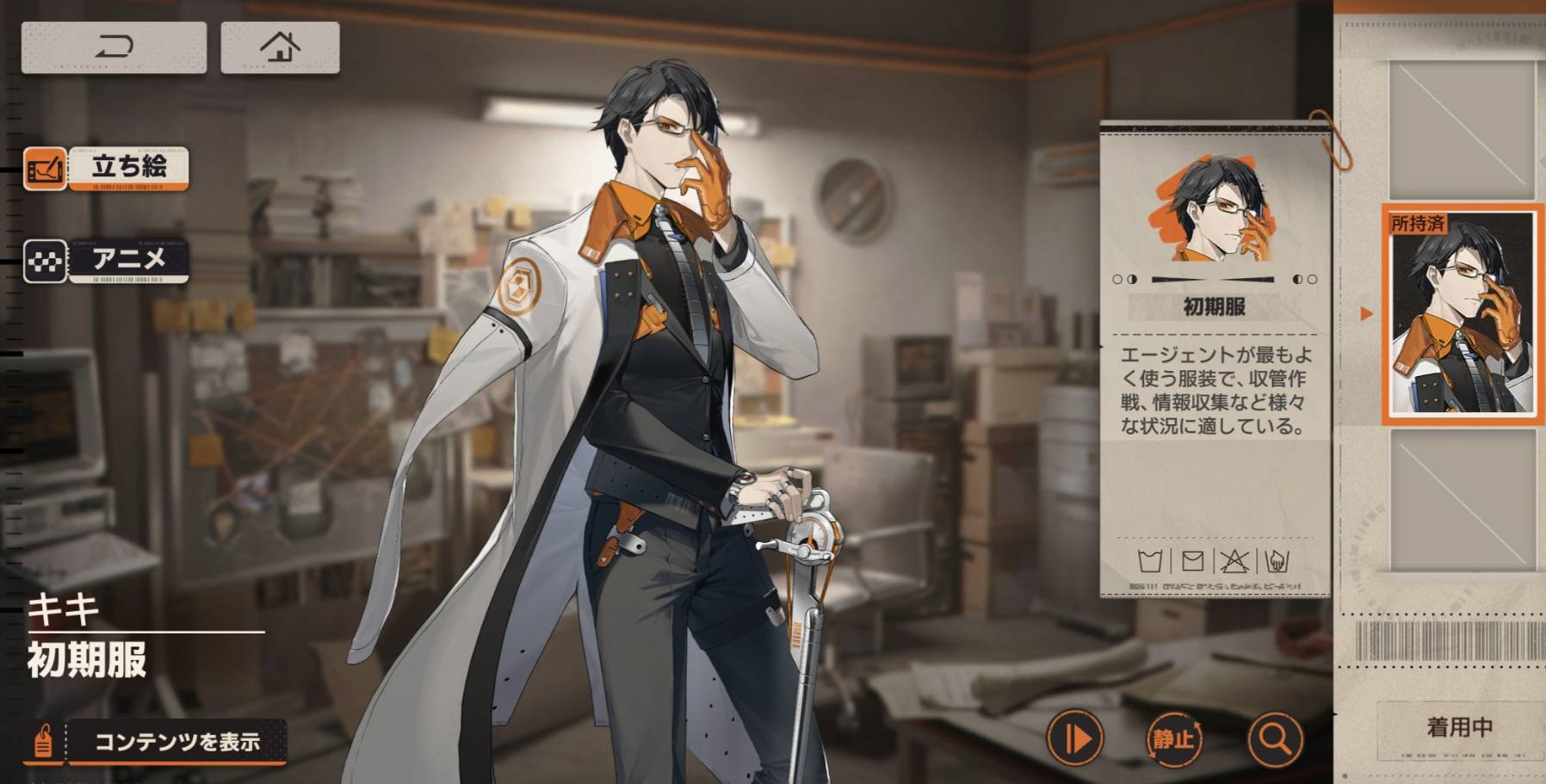Click the back arrow button
Viewport: 1546px width, 784px height.
(x=114, y=47)
